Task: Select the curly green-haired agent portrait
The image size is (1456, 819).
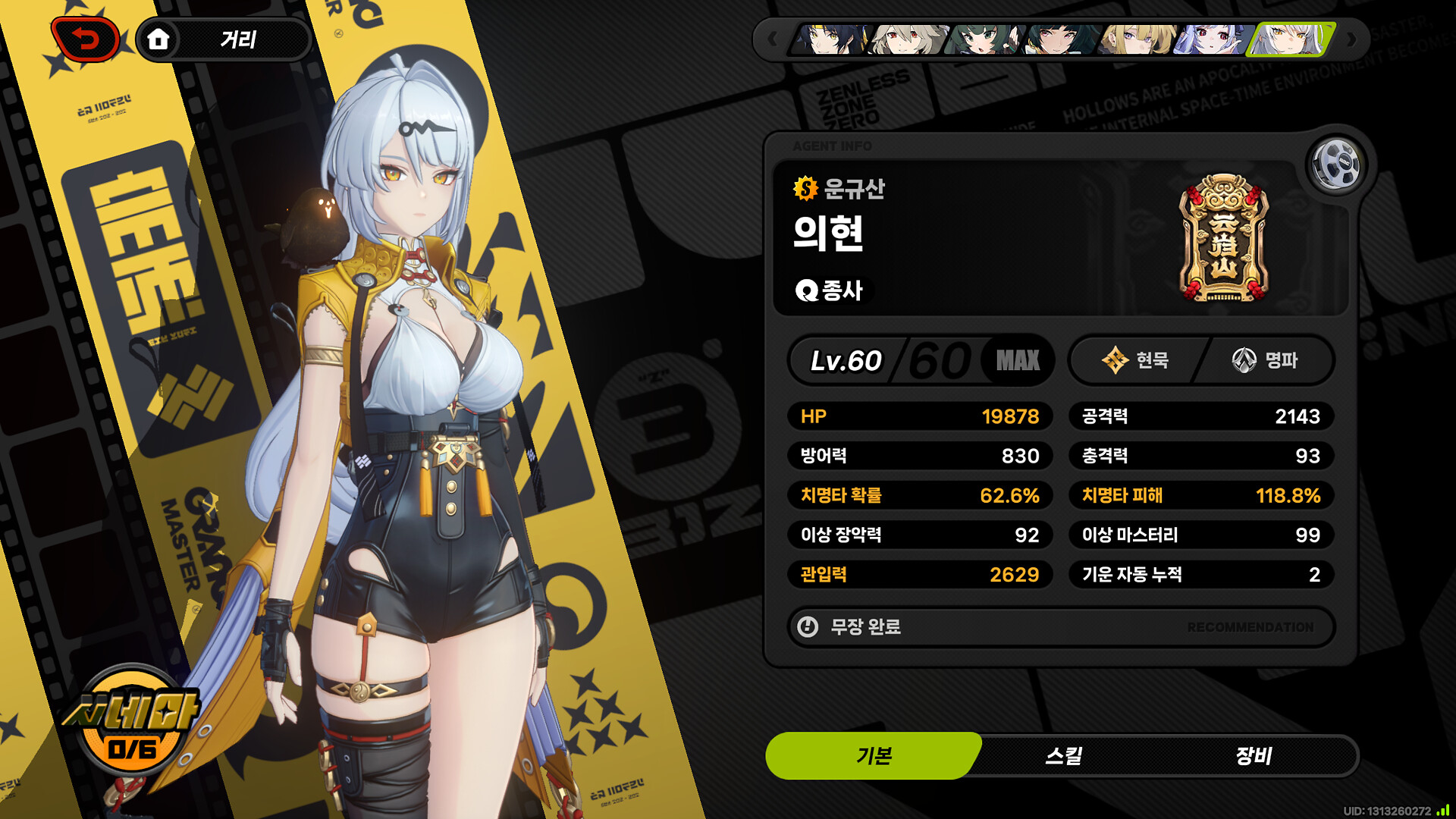Action: [984, 39]
